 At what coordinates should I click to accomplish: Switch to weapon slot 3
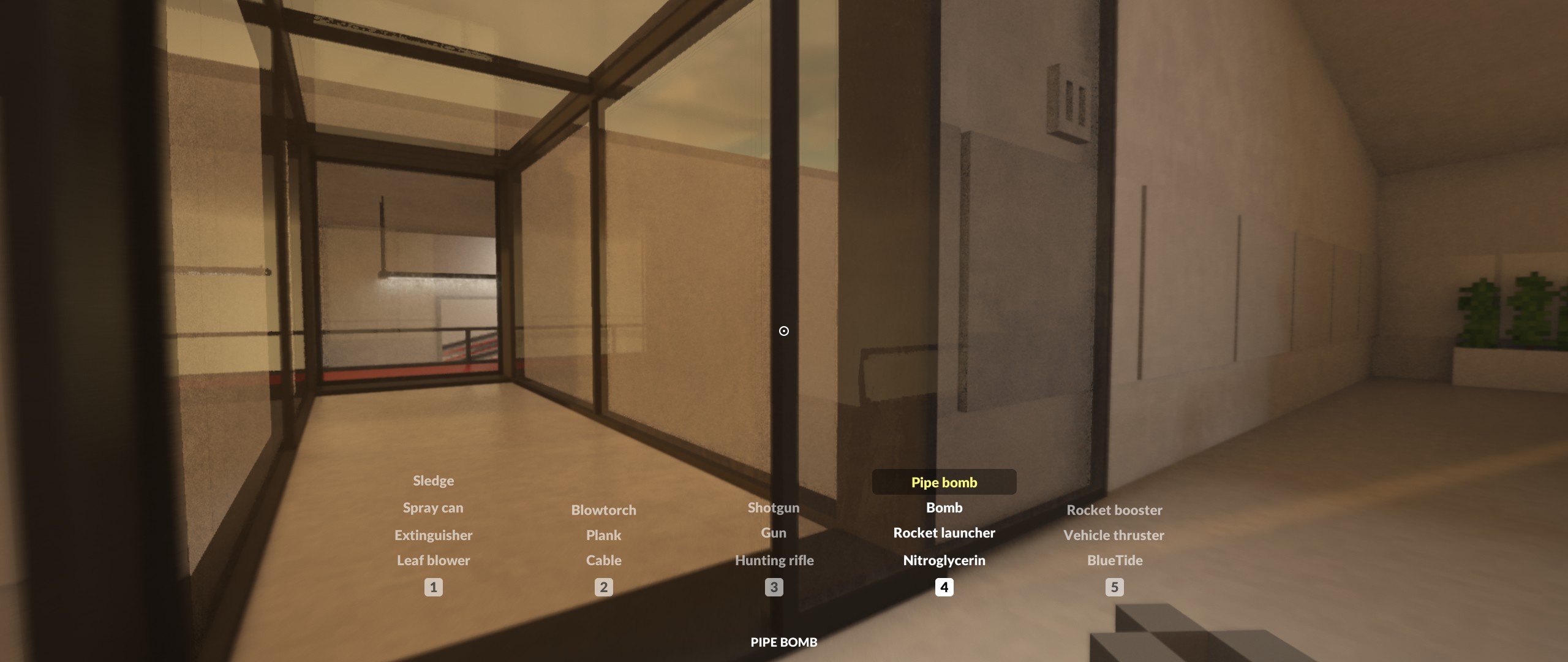[x=774, y=588]
